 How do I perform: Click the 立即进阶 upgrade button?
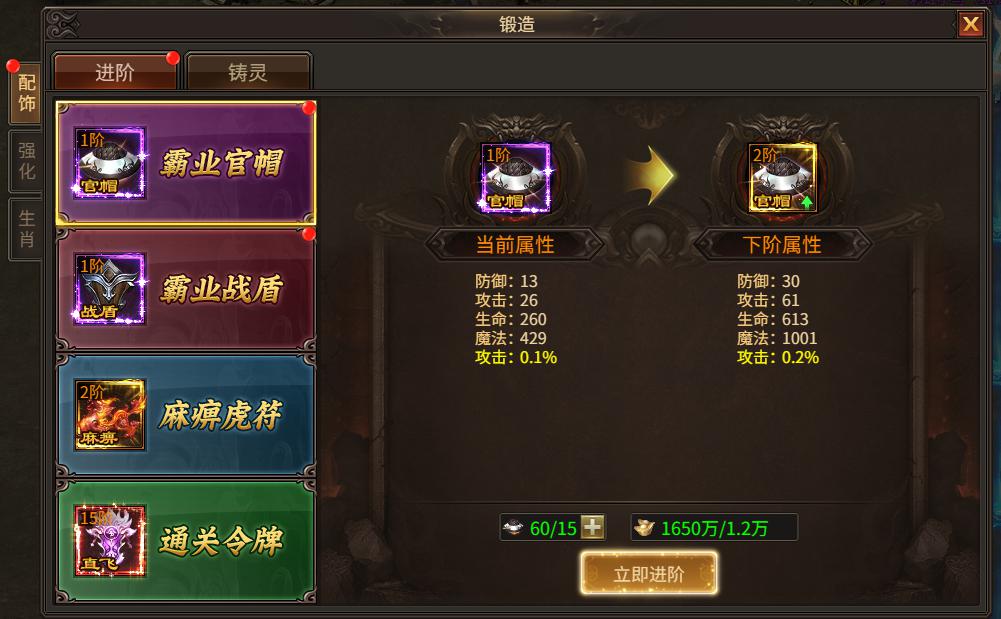point(648,574)
